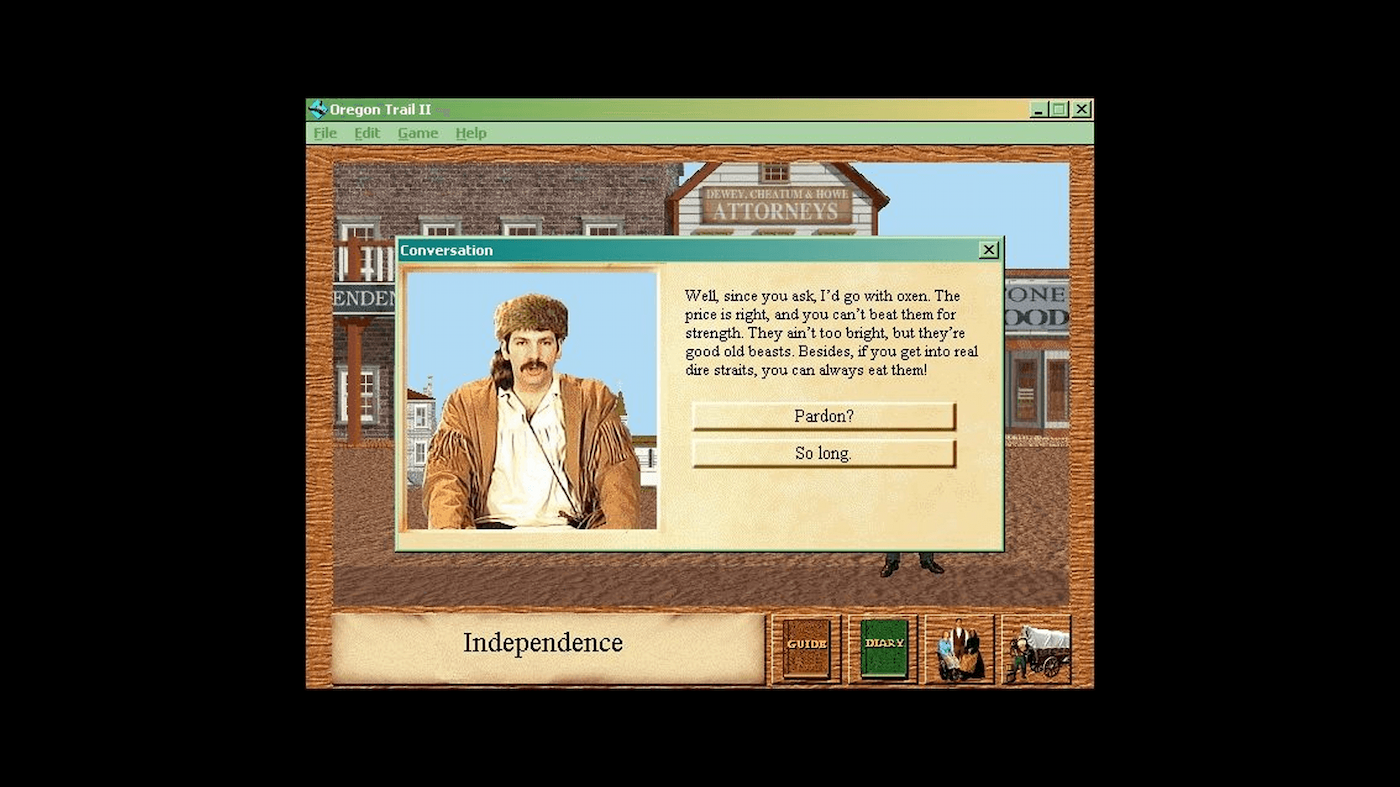Viewport: 1400px width, 787px height.
Task: Minimize the Oregon Trail II window
Action: pos(1038,109)
